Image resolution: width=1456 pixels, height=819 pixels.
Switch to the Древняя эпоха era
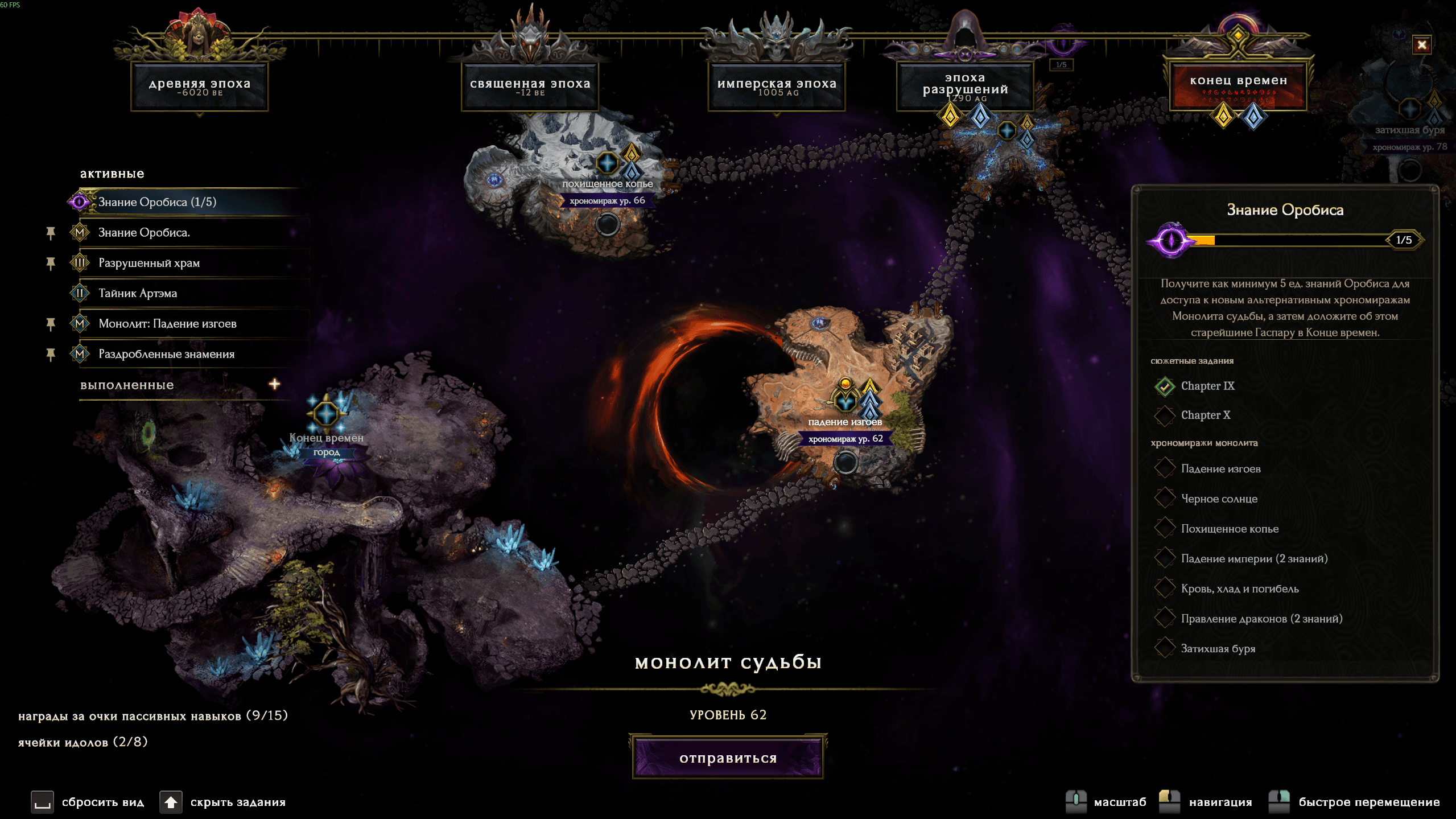tap(199, 86)
